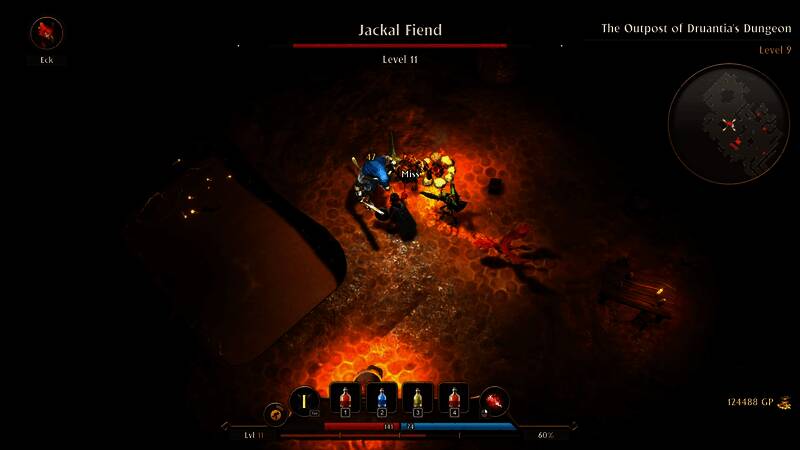The image size is (800, 450).
Task: Use the red potion in slot 4
Action: click(454, 399)
